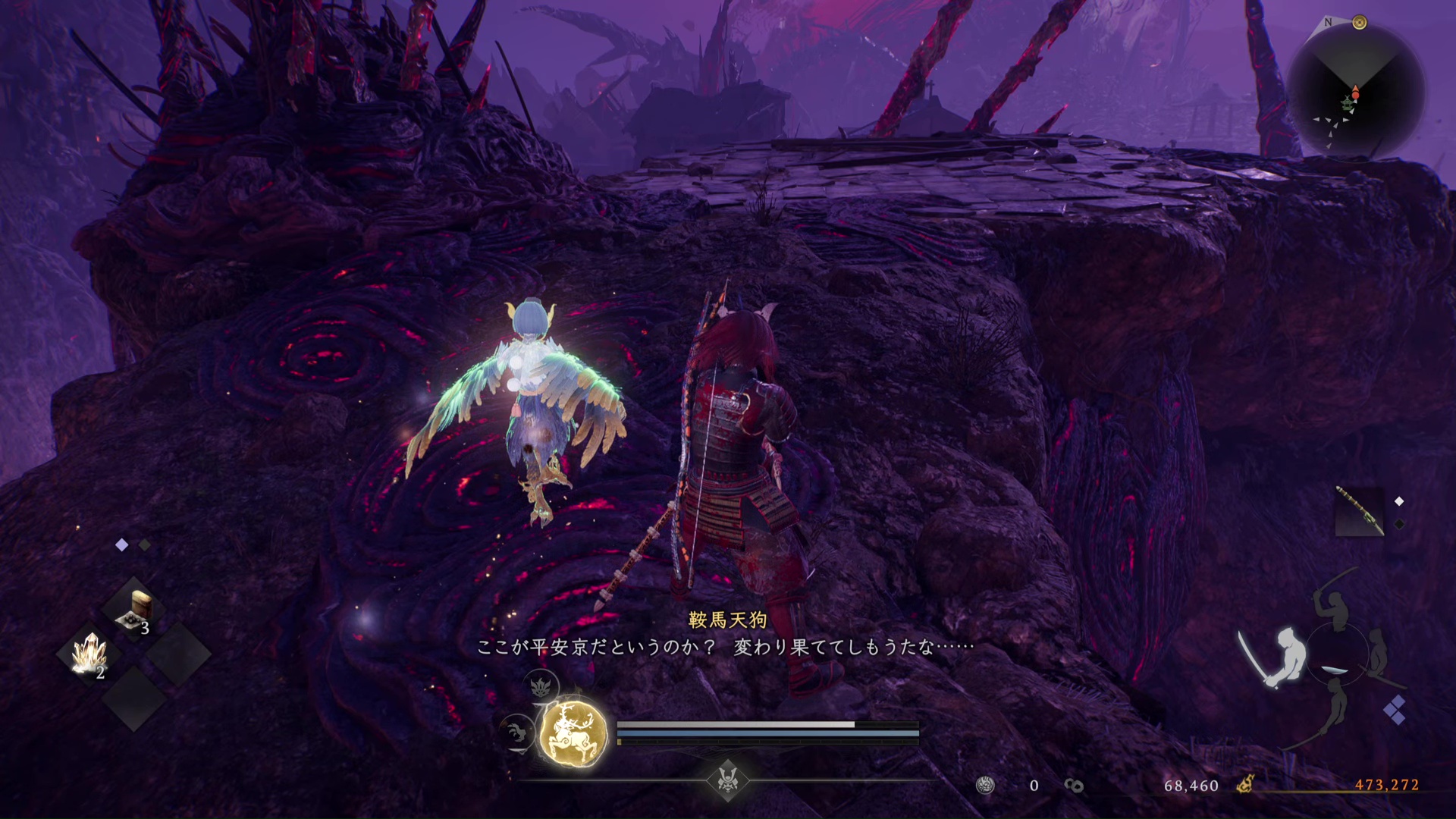Trigger the claw yokai ability
Image resolution: width=1456 pixels, height=819 pixels.
point(517,733)
